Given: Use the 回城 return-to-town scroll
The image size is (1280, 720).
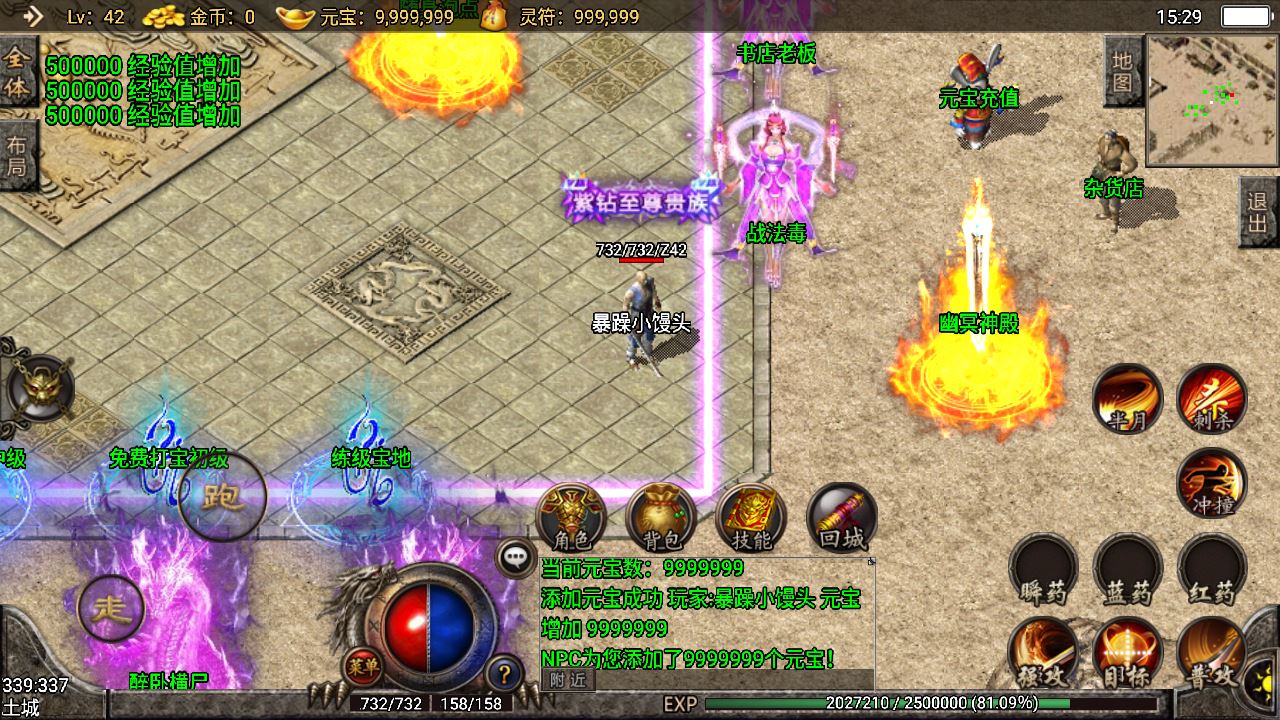Looking at the screenshot, I should tap(841, 518).
